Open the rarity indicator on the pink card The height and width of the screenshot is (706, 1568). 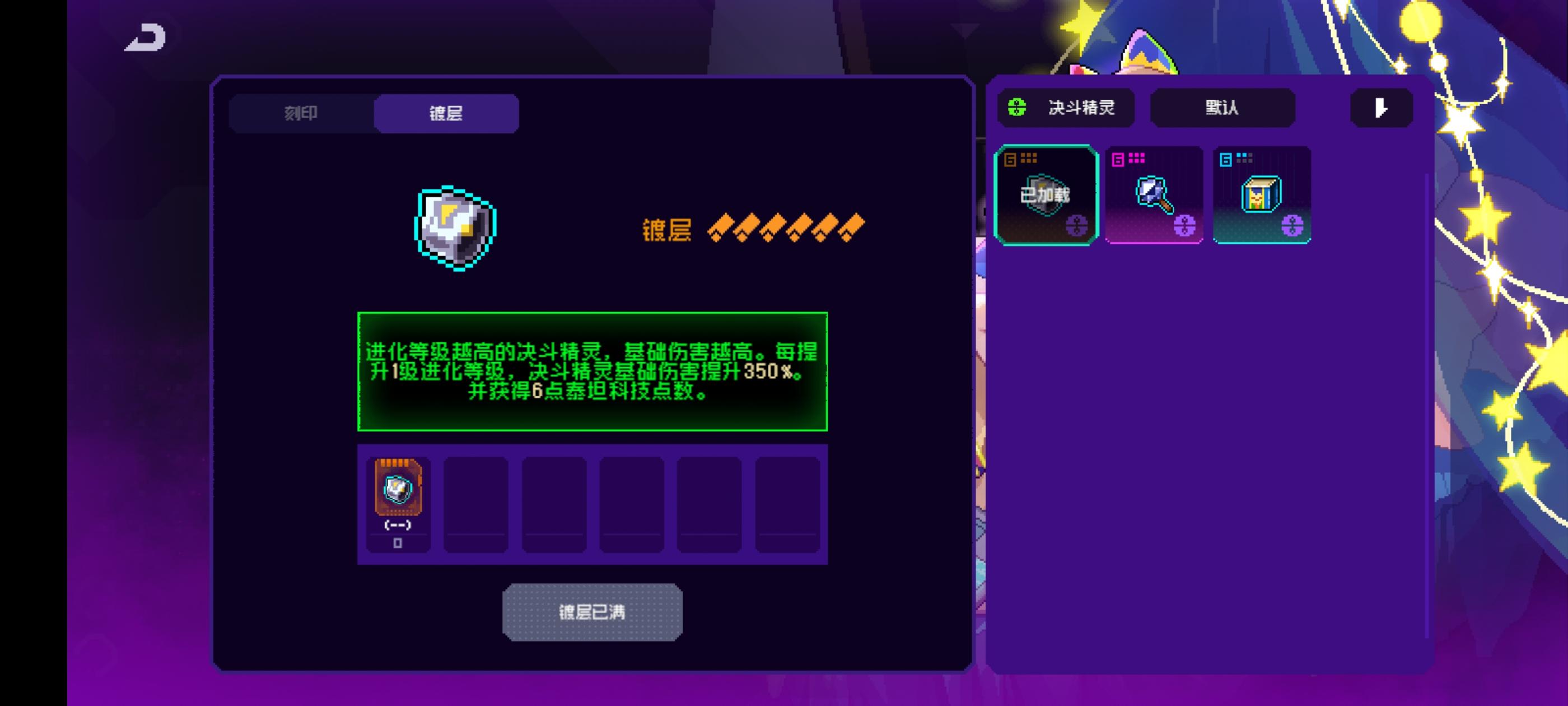coord(1136,160)
